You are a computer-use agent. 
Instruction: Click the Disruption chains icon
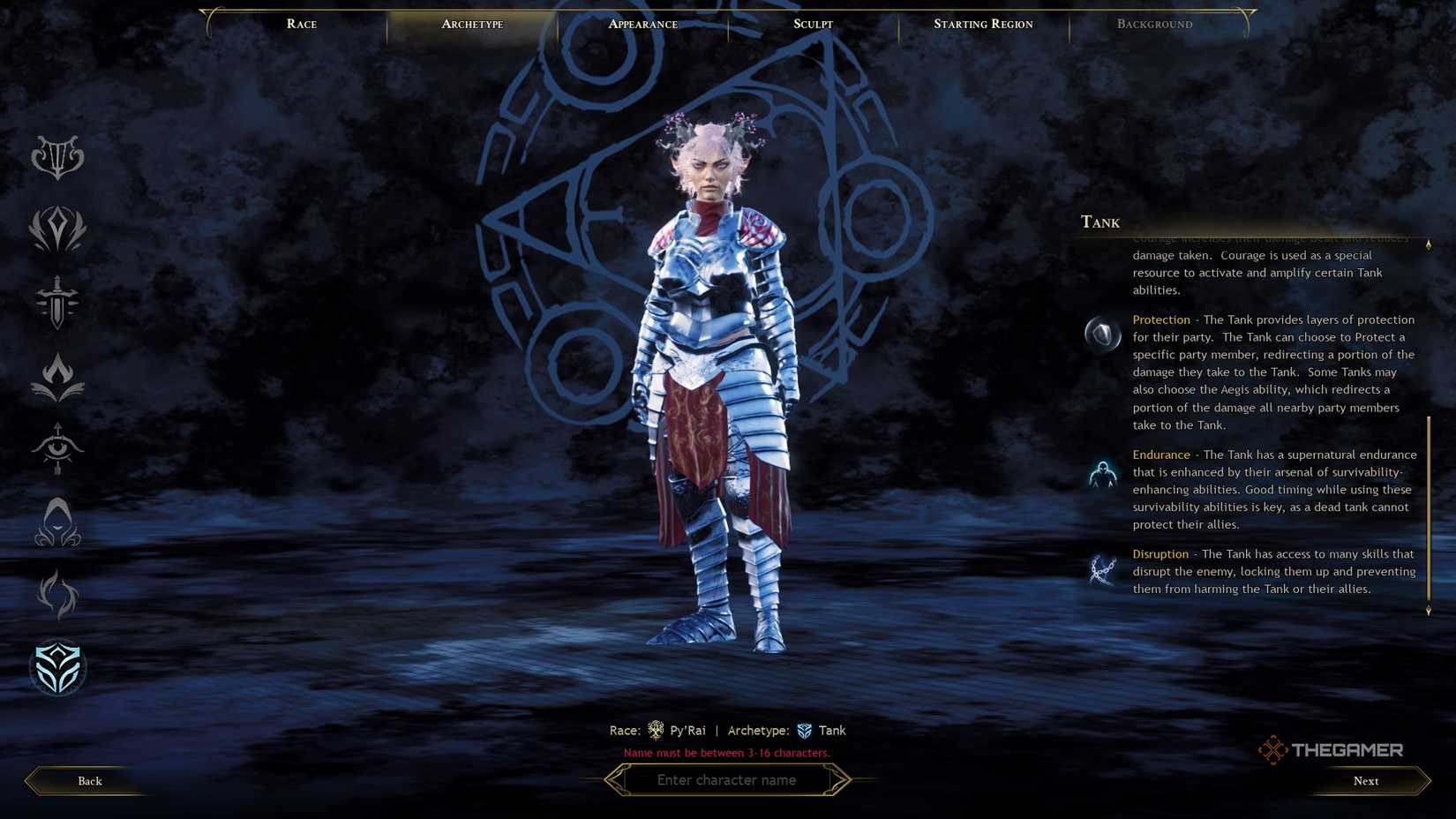click(x=1102, y=568)
